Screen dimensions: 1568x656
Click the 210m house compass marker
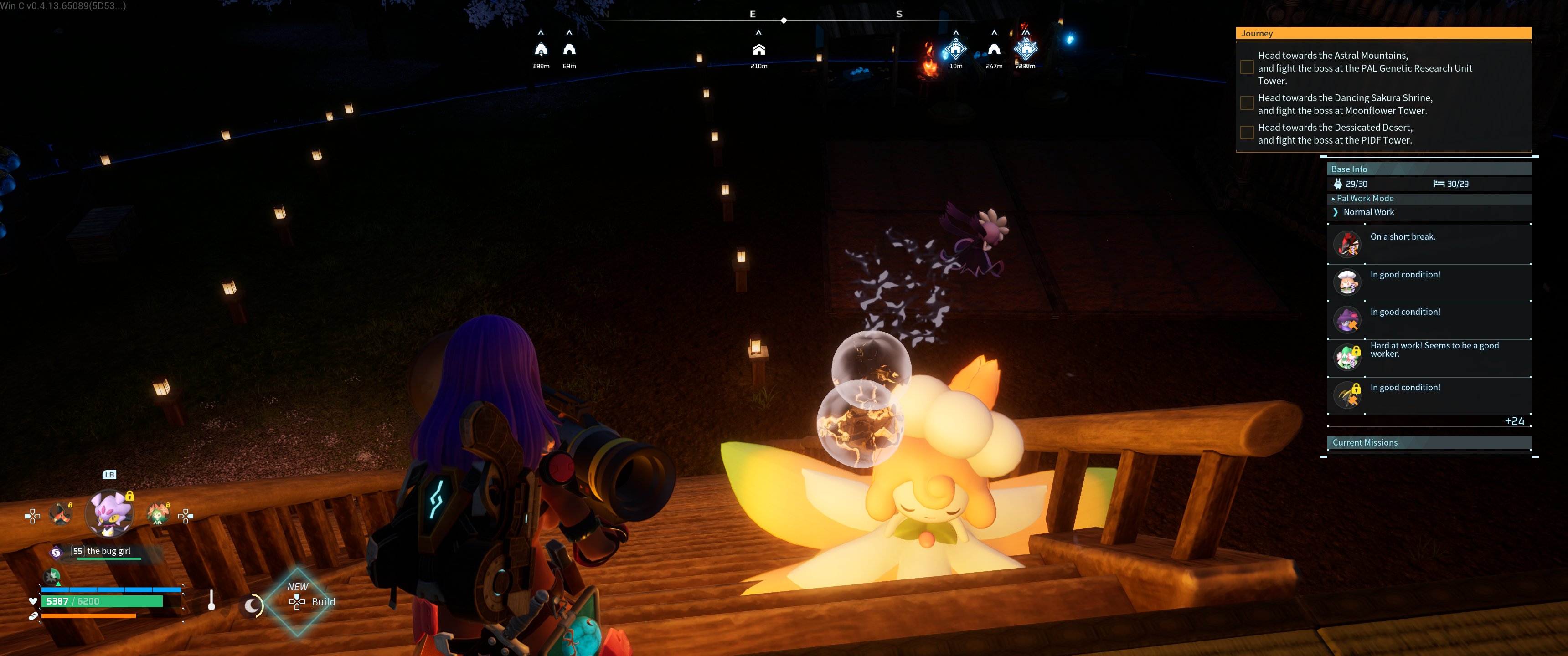click(x=758, y=50)
